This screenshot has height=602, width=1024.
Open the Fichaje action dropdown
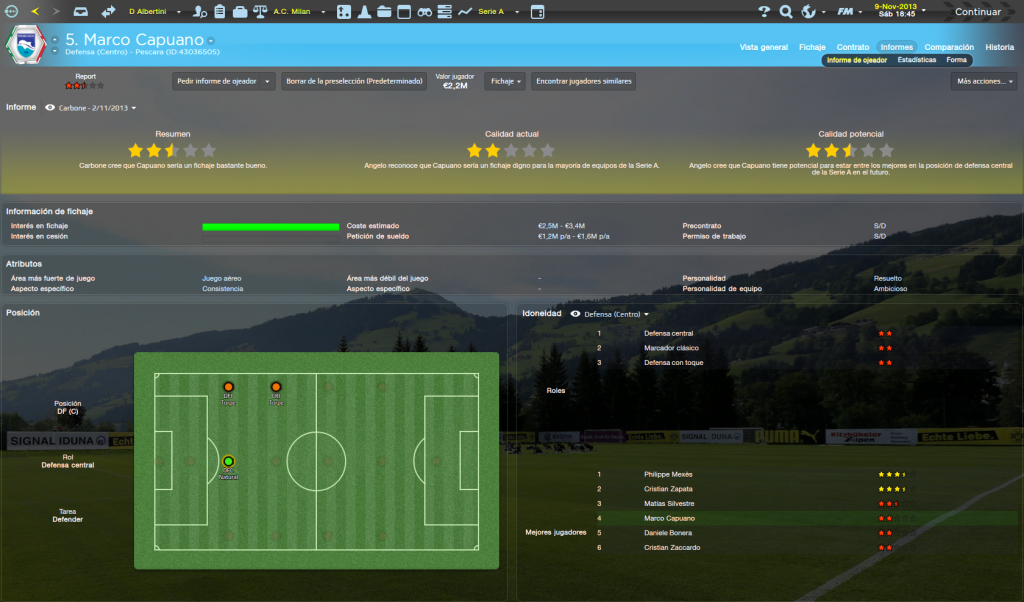(505, 82)
